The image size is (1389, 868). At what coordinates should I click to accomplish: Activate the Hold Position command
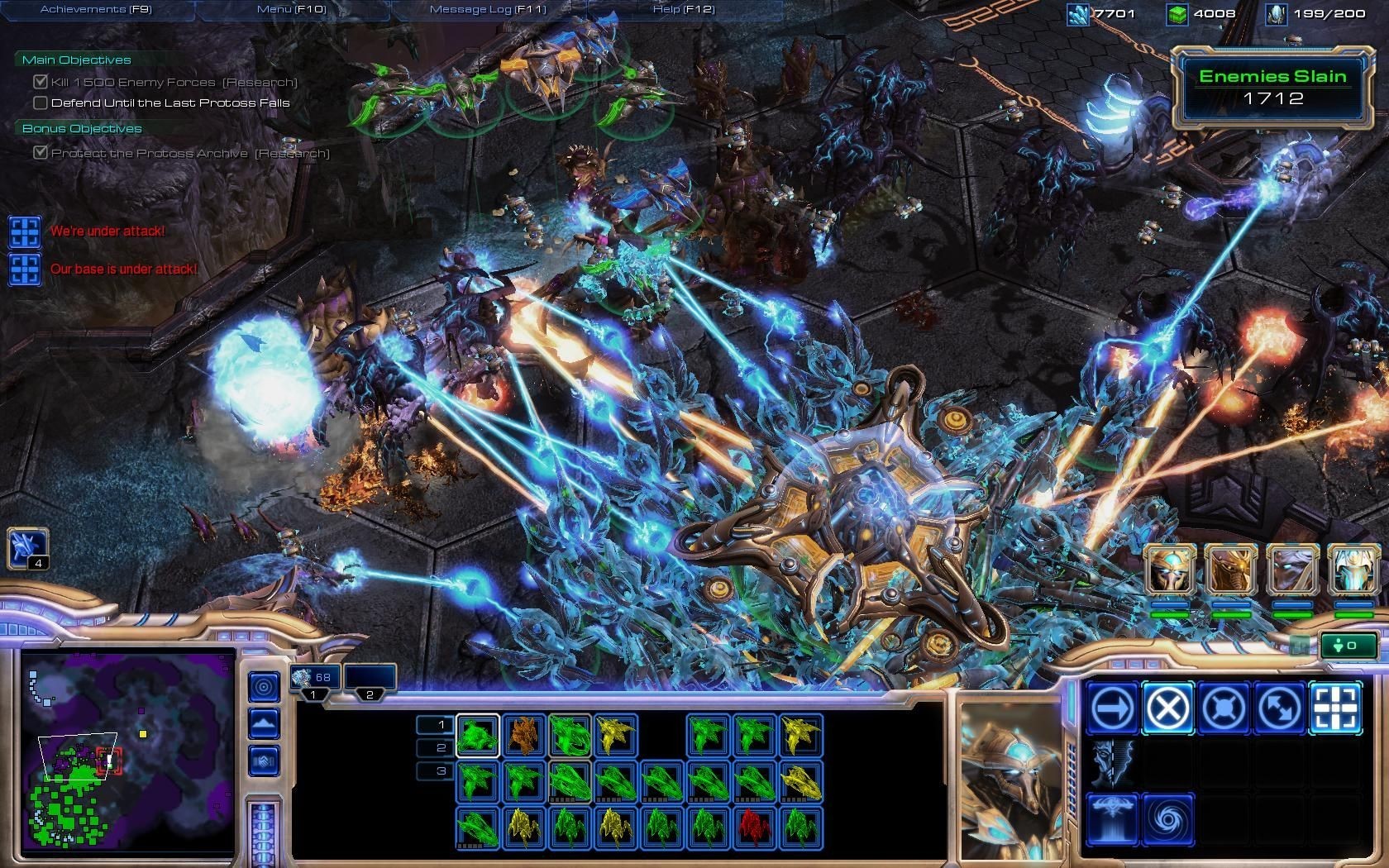click(1224, 708)
